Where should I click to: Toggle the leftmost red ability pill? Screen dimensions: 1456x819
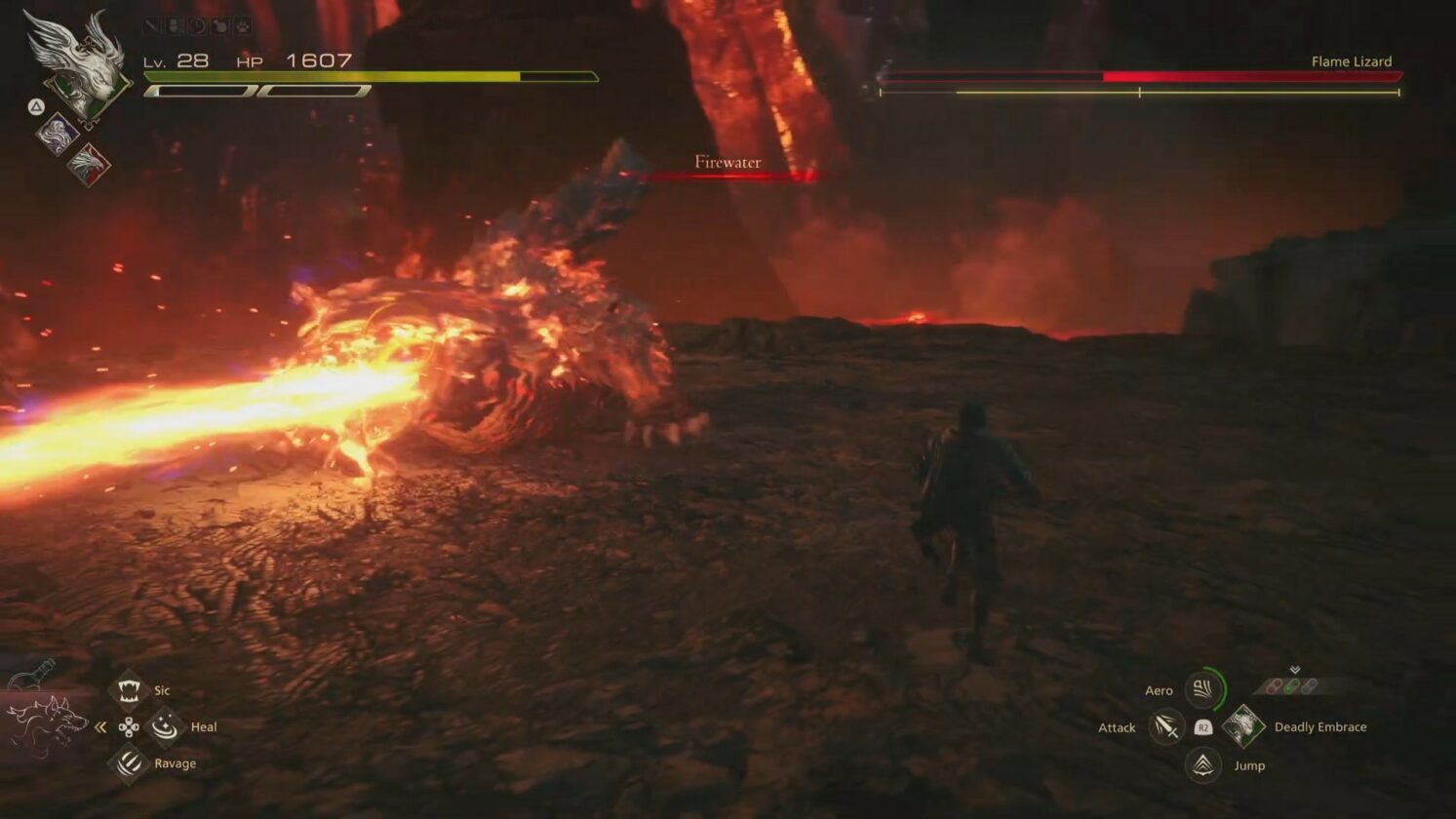1274,685
